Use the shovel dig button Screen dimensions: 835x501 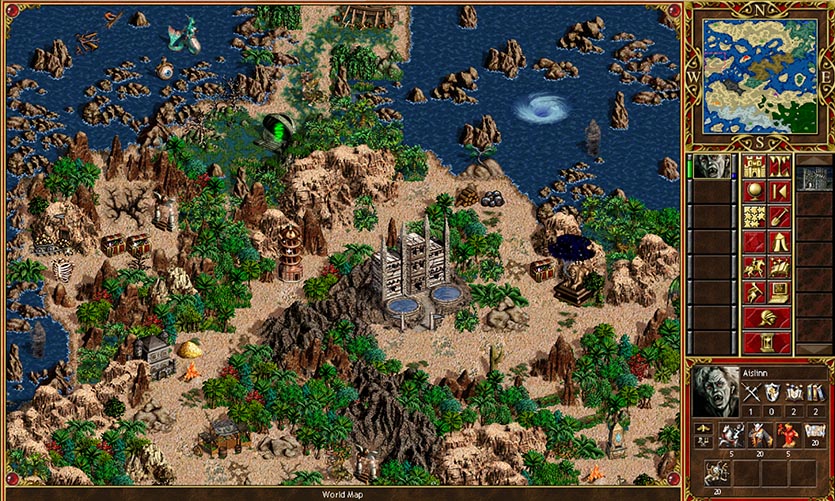[x=780, y=216]
